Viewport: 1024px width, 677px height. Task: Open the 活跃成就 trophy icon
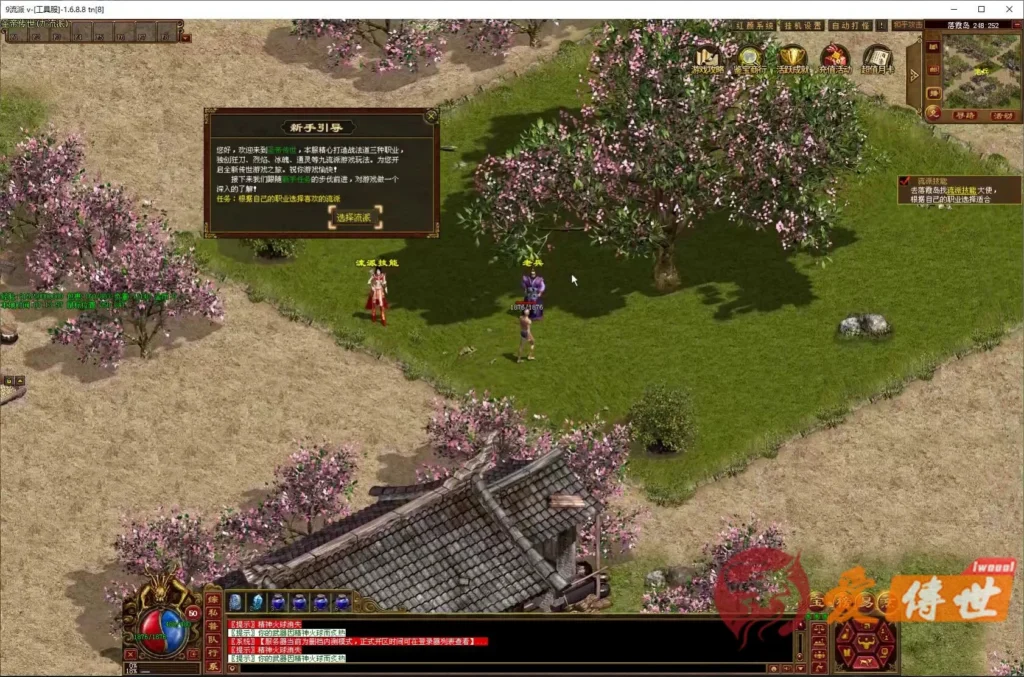(793, 59)
